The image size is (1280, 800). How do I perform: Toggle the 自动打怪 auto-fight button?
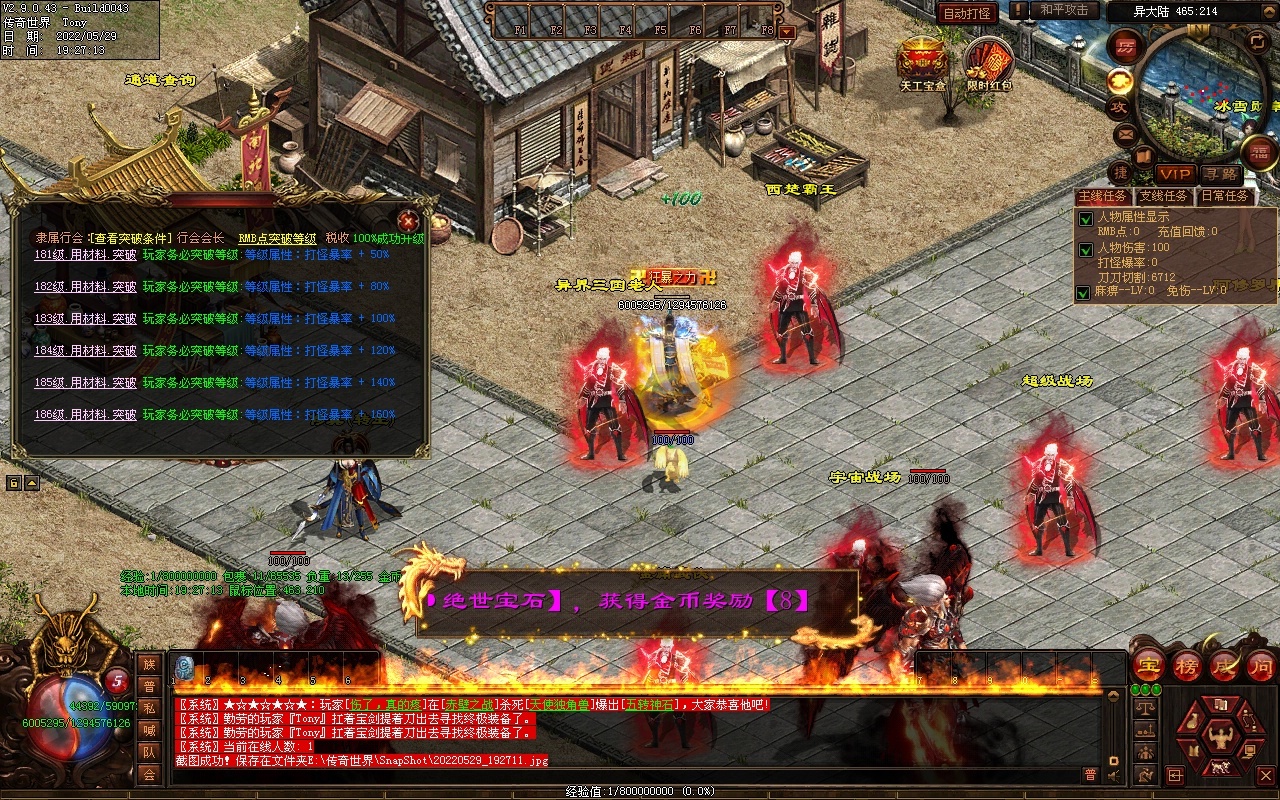[967, 13]
